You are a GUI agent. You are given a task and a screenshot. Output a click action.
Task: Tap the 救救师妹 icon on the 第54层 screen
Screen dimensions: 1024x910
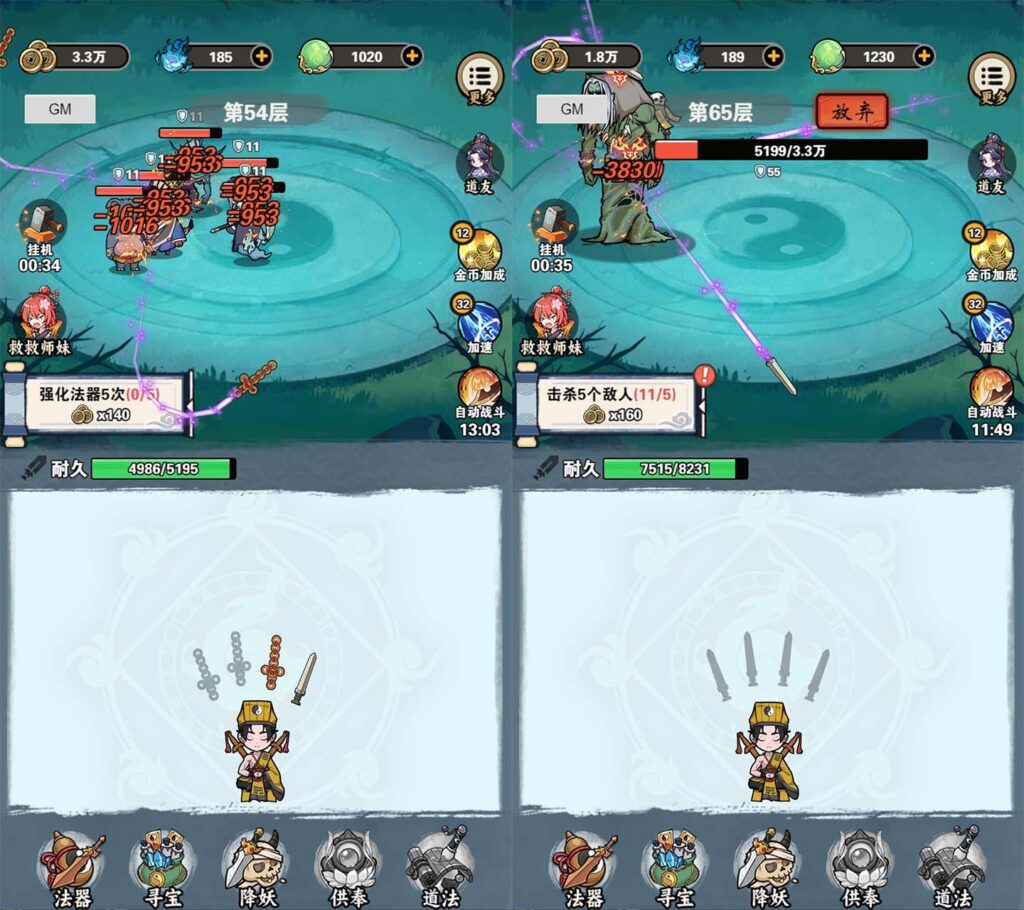click(46, 322)
